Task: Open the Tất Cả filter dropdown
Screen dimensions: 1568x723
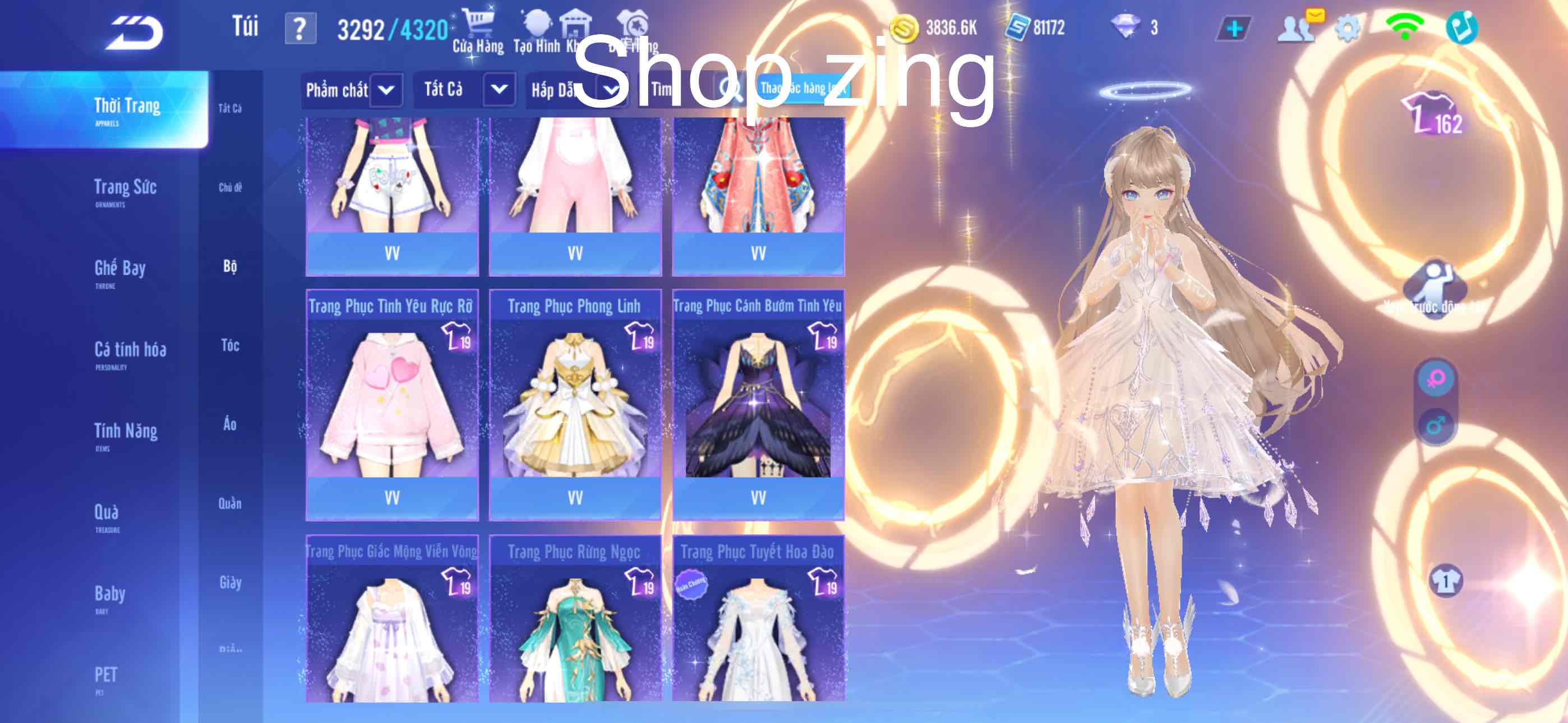Action: 499,90
